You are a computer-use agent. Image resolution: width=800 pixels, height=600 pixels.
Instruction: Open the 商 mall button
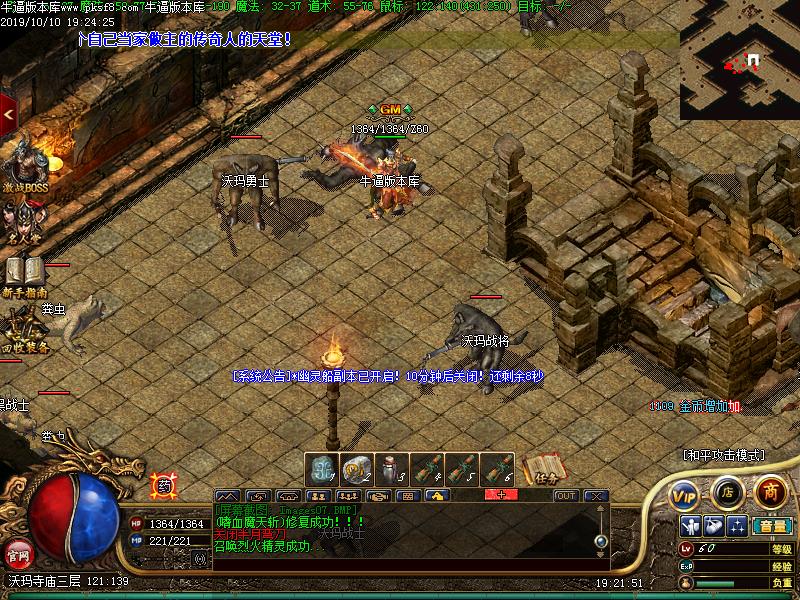770,491
